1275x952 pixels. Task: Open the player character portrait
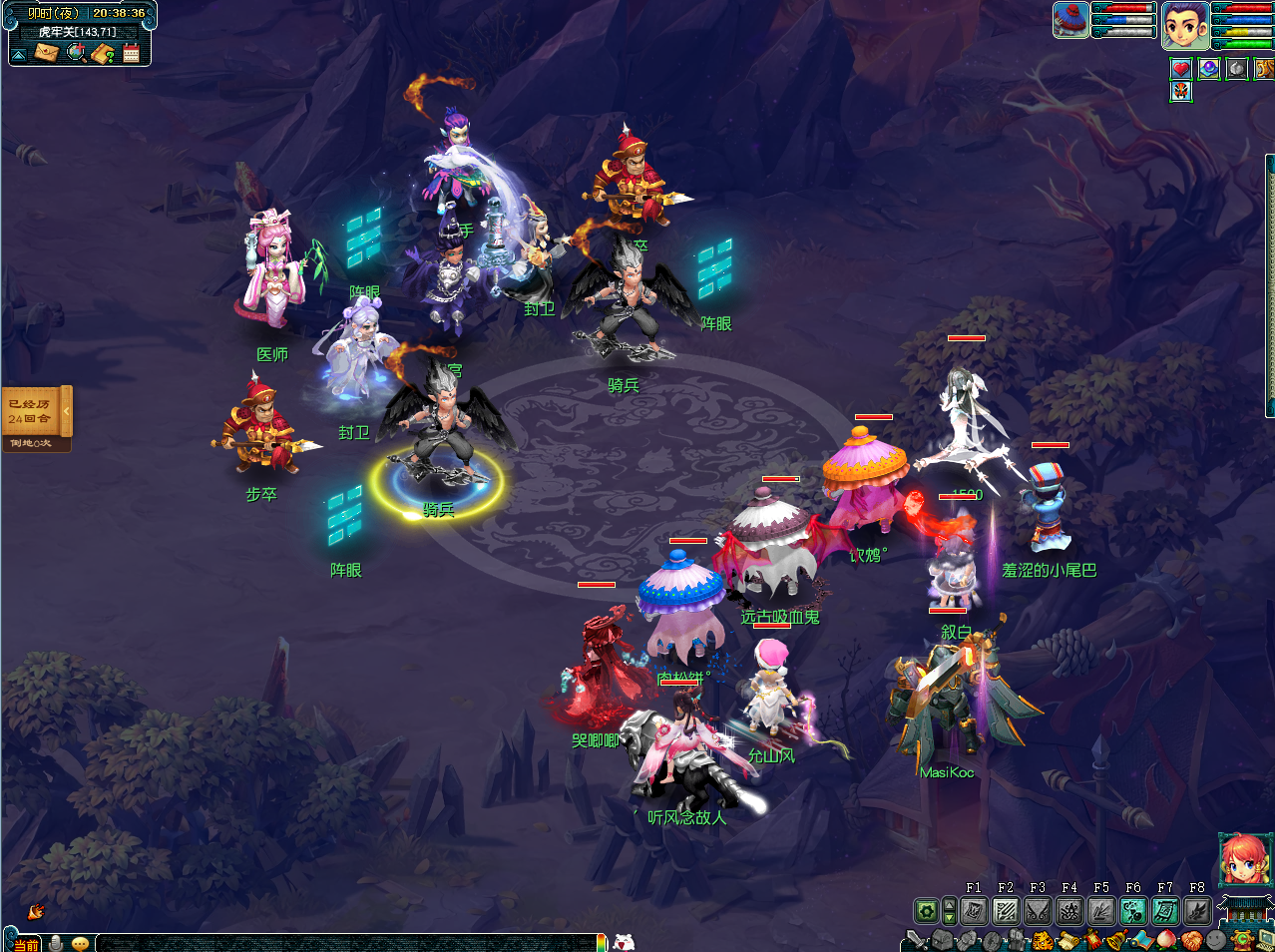pos(1185,25)
